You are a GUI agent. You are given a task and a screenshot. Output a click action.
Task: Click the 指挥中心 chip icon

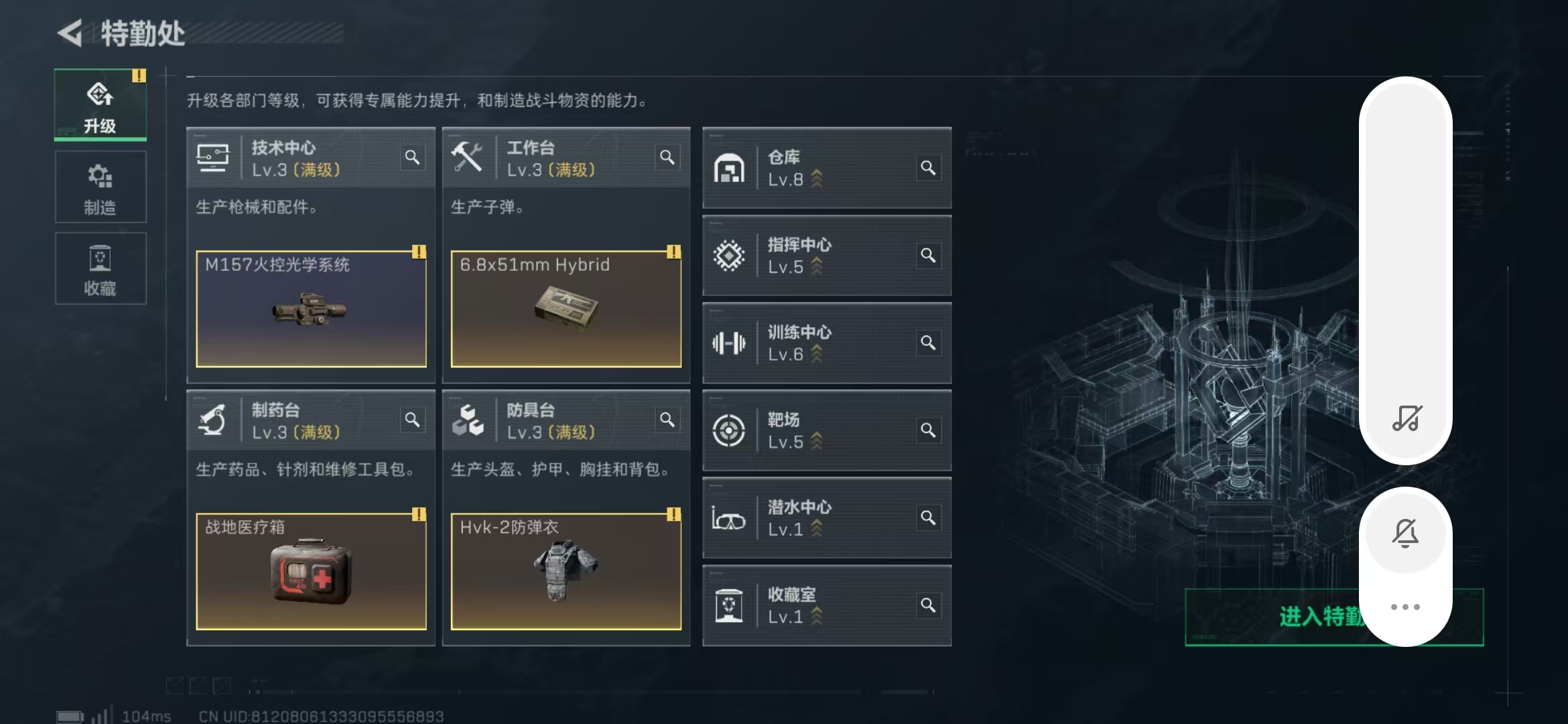point(730,255)
